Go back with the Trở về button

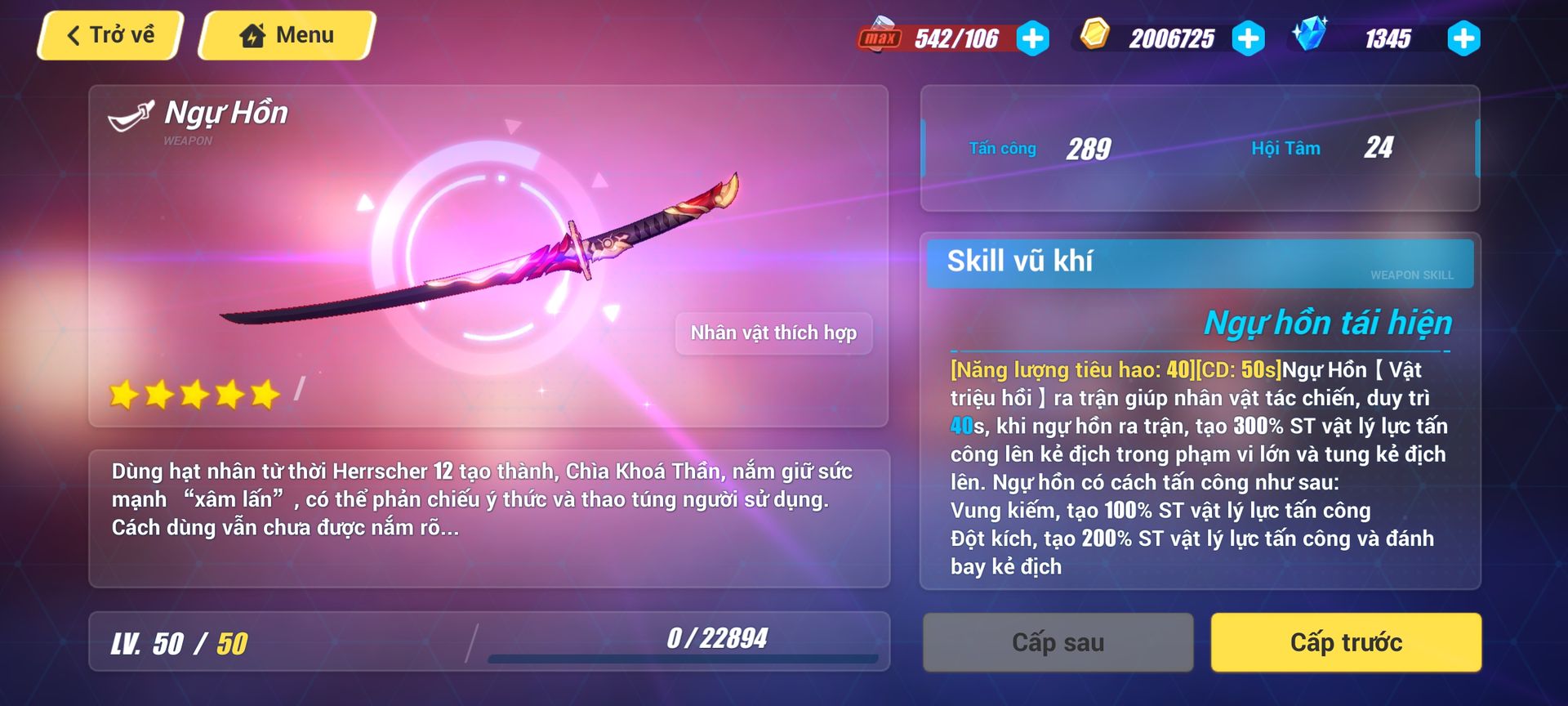[110, 35]
